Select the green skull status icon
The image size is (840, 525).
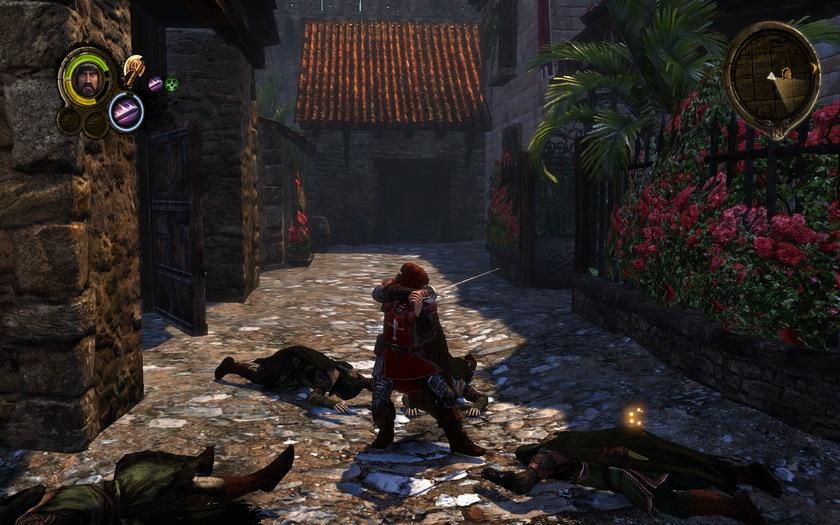click(172, 84)
